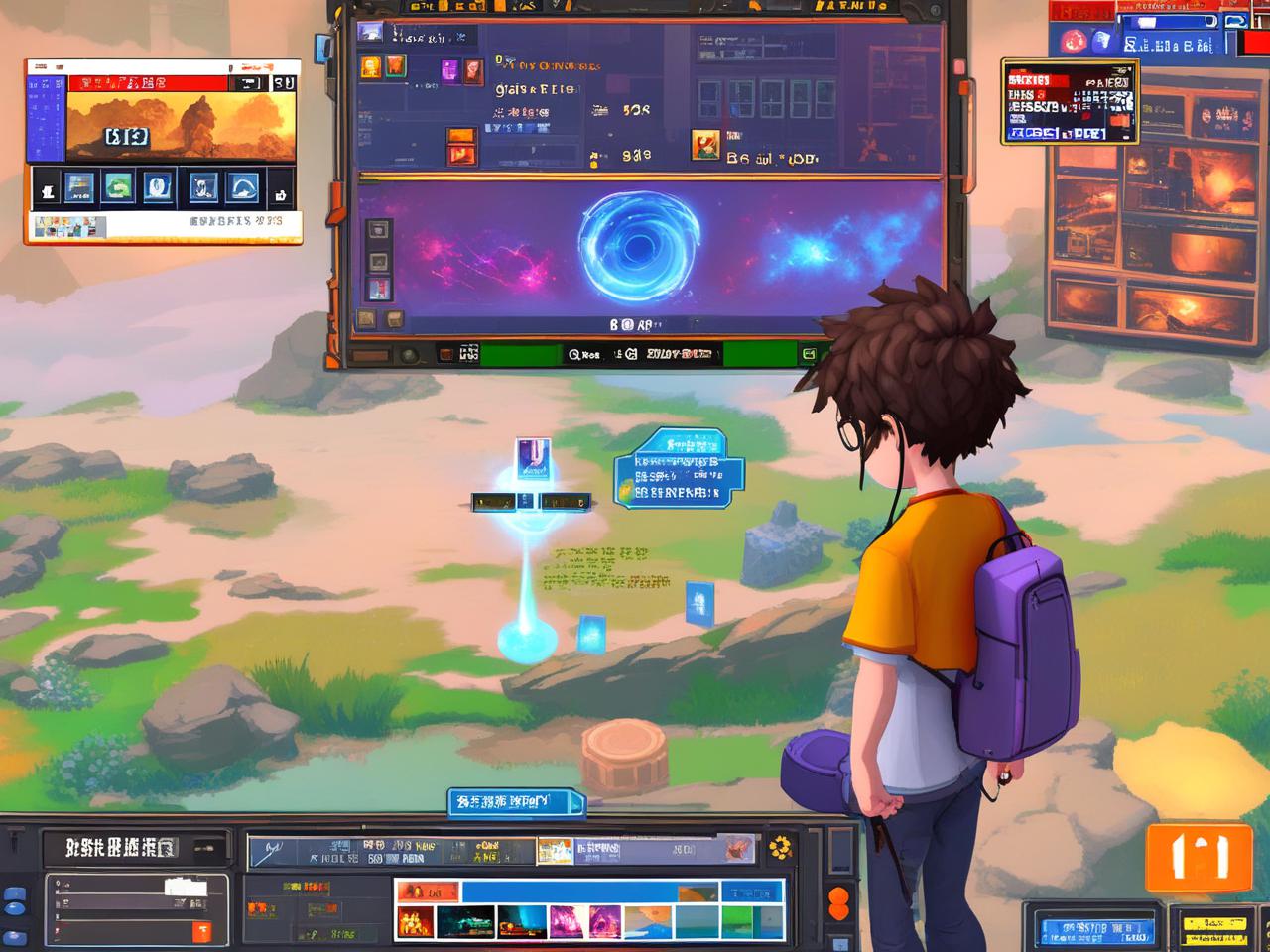Screen dimensions: 1270x952
Task: Activate the blue shield icon beside red orb
Action: [1101, 42]
